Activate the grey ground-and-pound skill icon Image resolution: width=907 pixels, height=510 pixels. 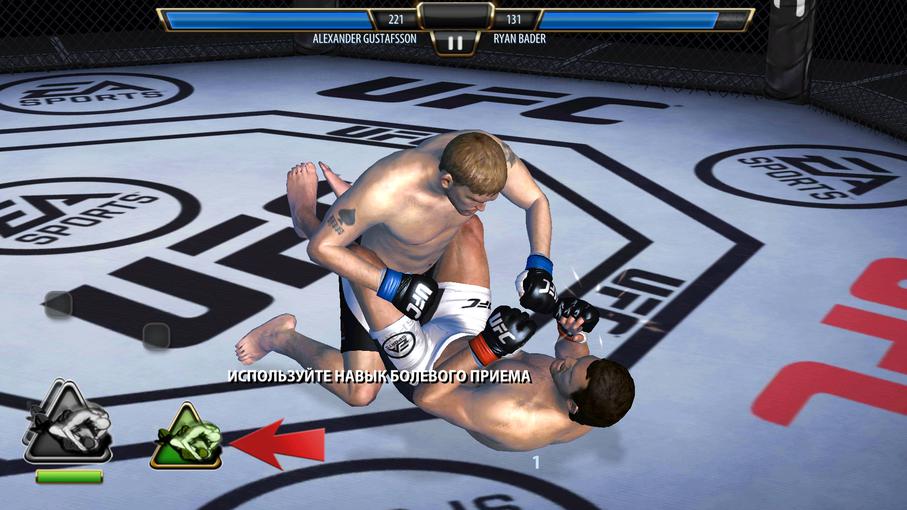[x=67, y=424]
